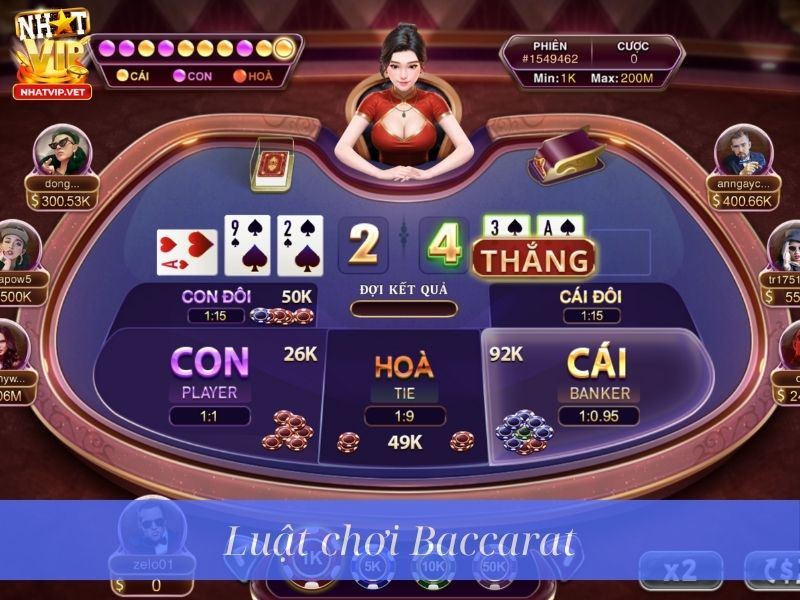Open the PHIÊN session info panel
Viewport: 800px width, 600px height.
[x=592, y=60]
